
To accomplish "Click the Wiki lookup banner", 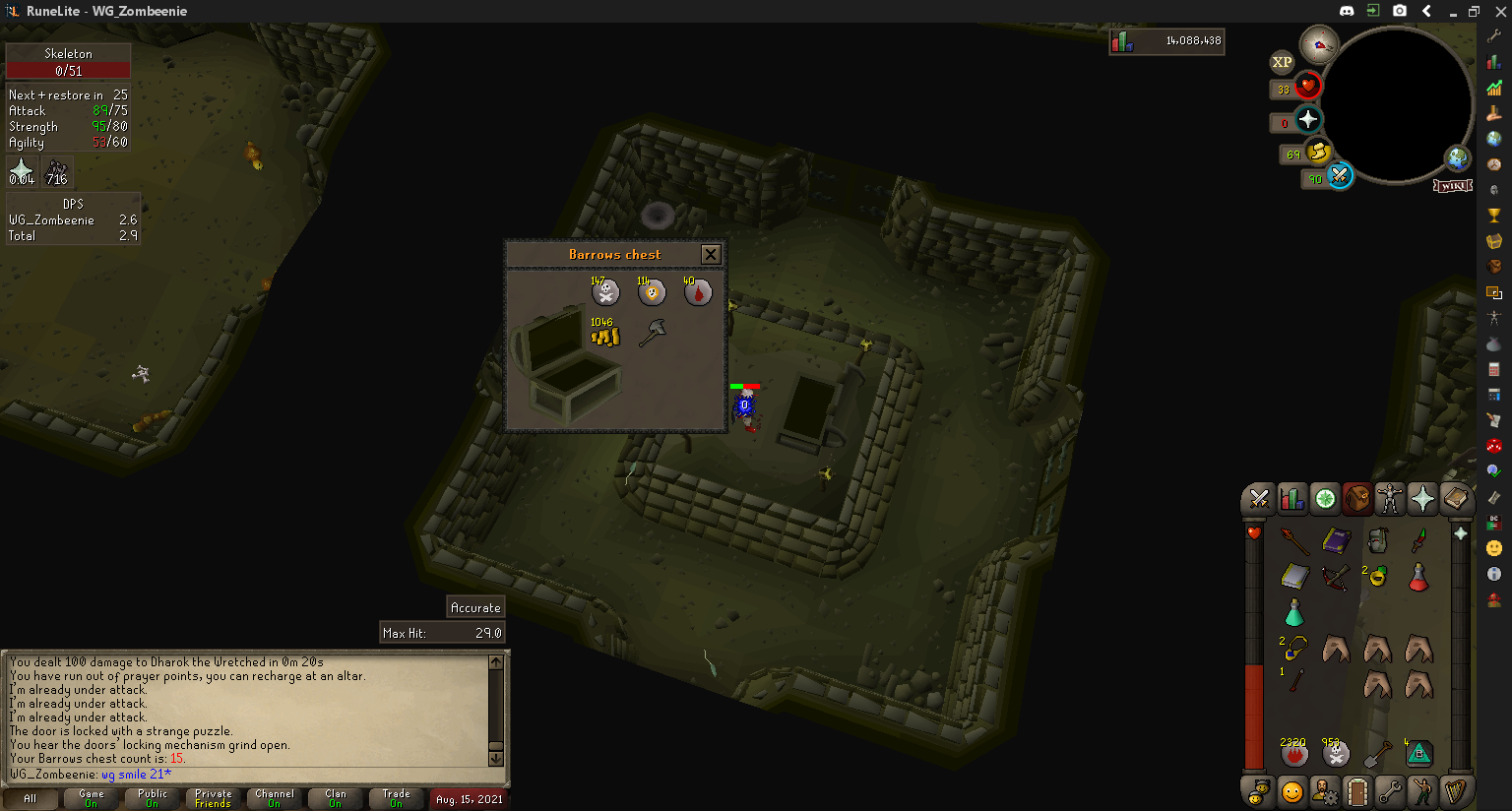I will pyautogui.click(x=1452, y=186).
